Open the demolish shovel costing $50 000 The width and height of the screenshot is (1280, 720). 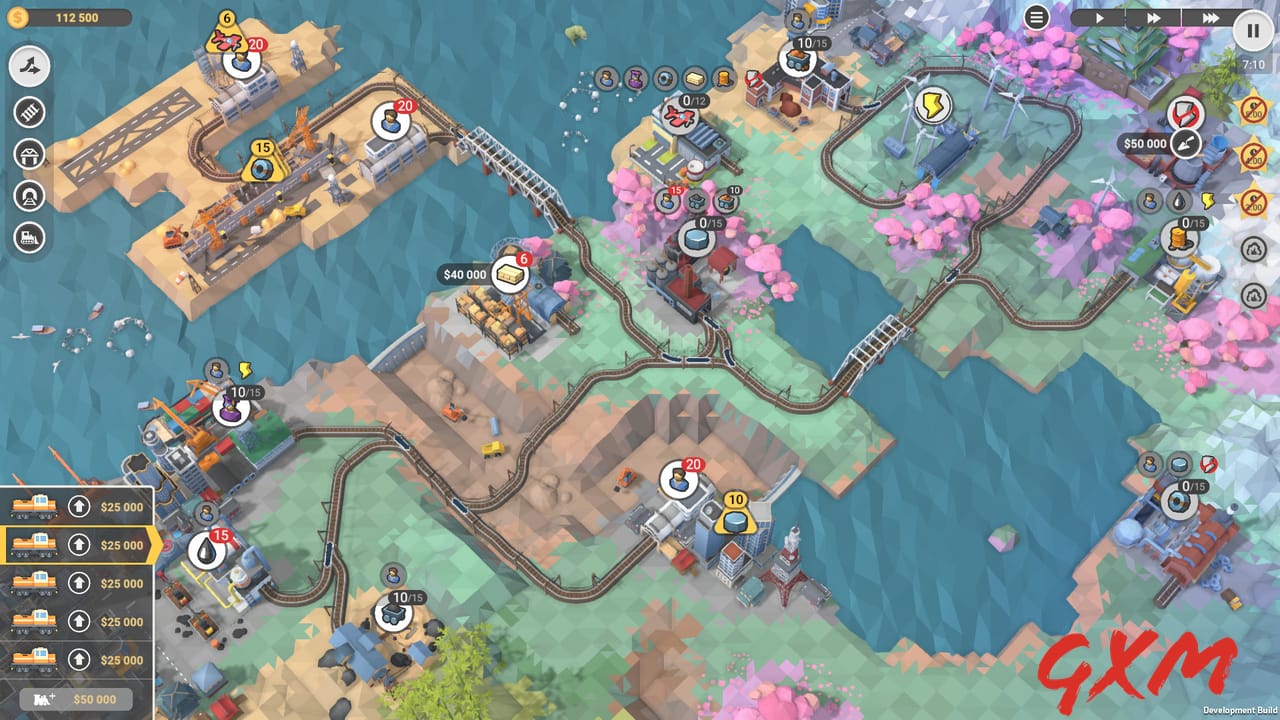[1186, 143]
